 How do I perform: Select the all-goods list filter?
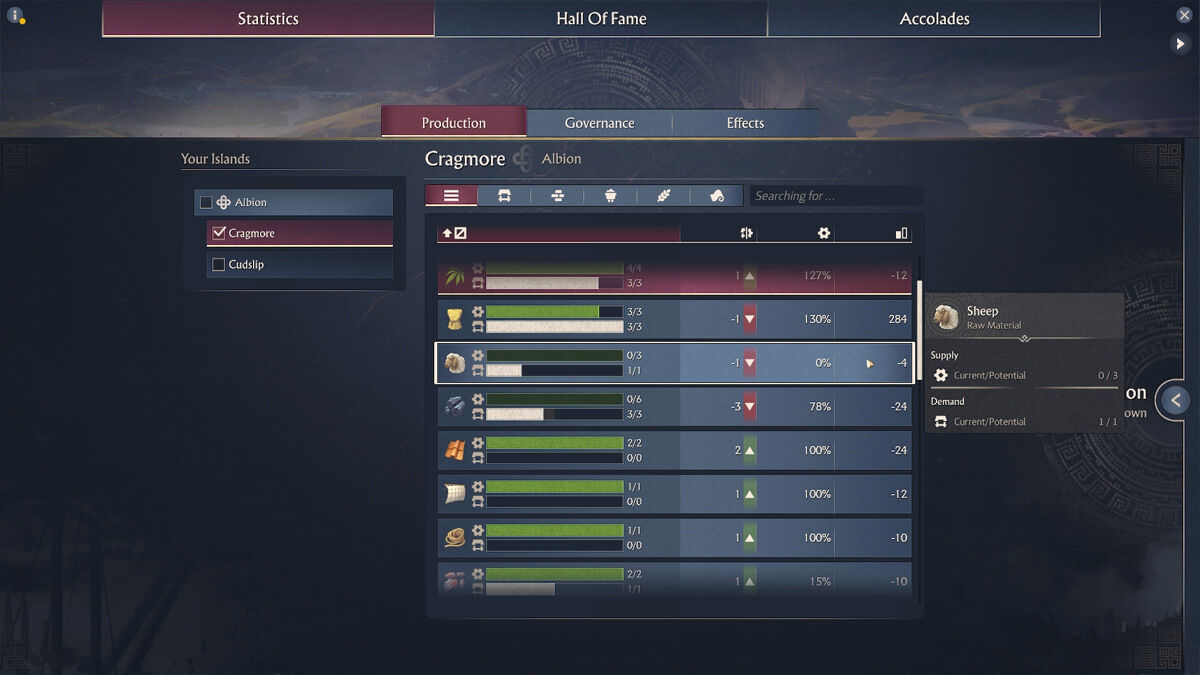451,196
